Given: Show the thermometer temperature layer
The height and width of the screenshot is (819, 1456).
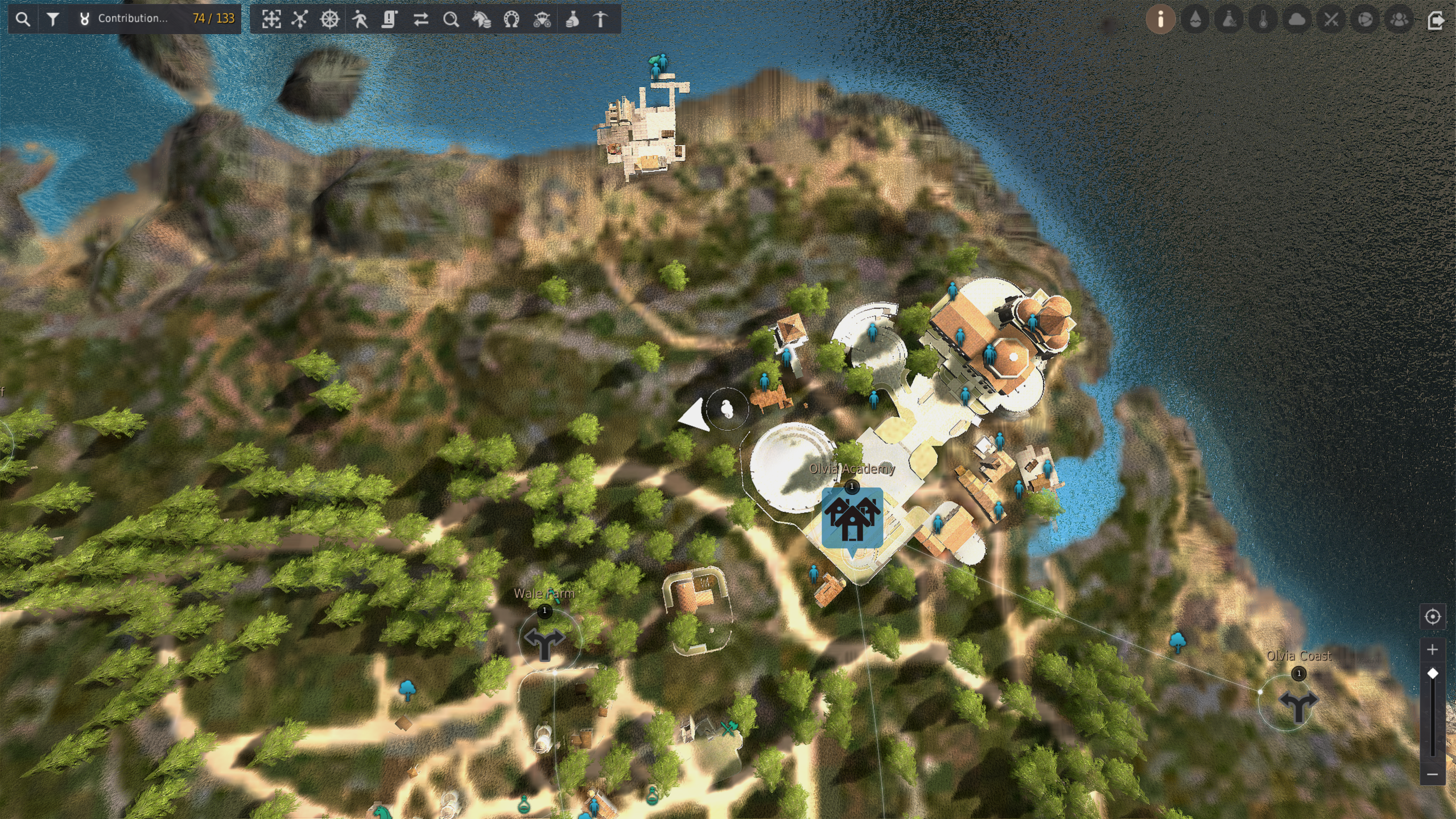Looking at the screenshot, I should tap(1263, 19).
